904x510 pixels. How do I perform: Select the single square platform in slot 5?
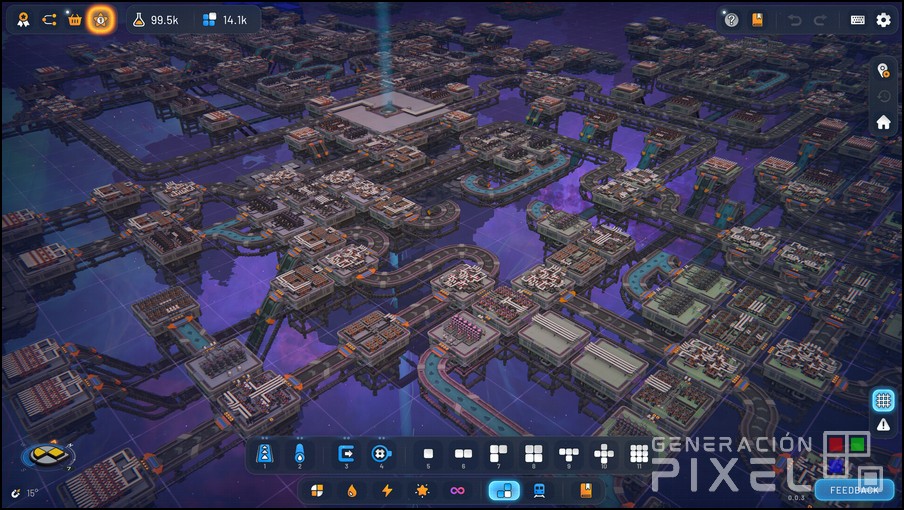(x=428, y=454)
